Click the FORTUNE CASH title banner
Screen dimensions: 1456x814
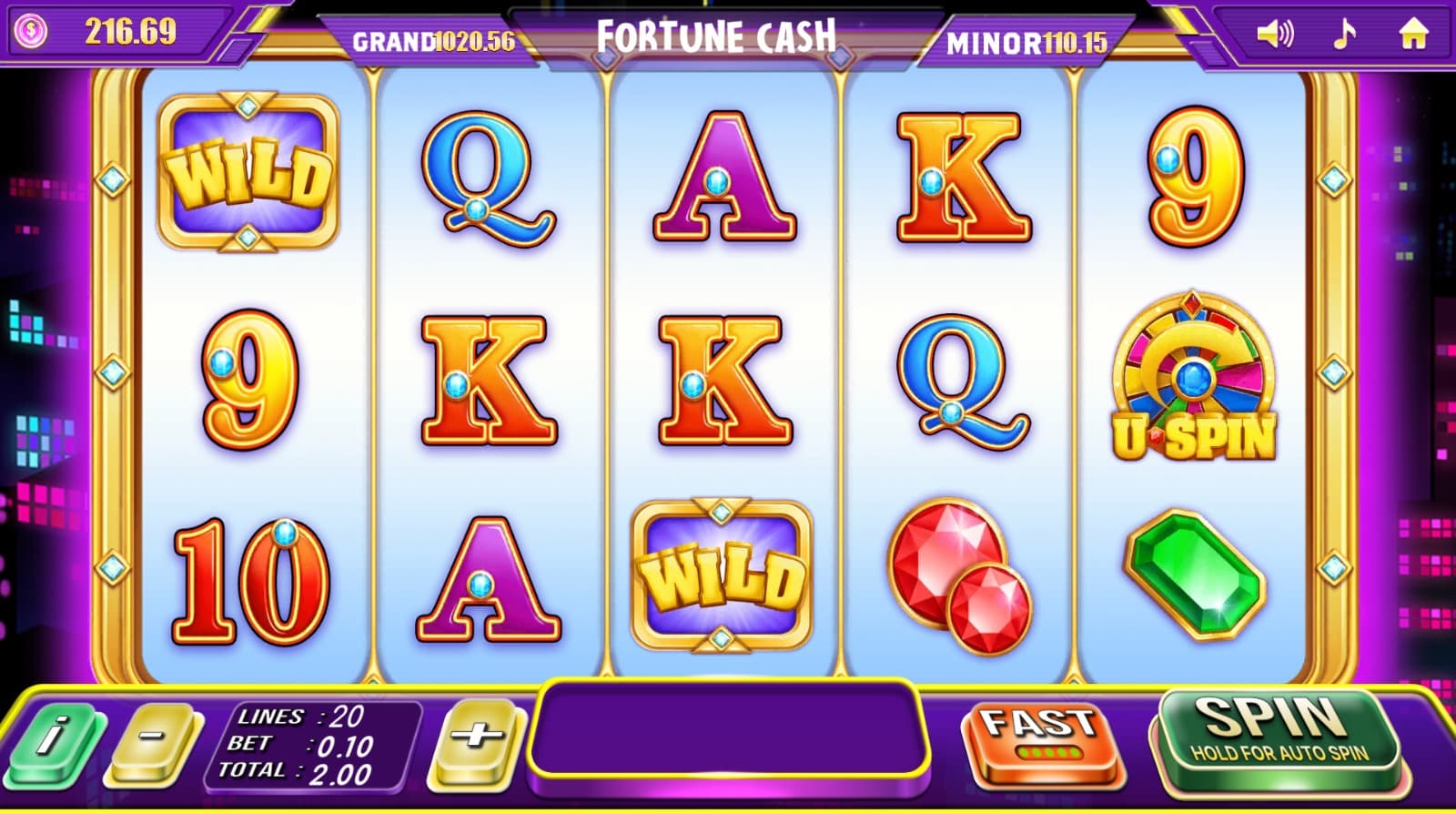[717, 35]
